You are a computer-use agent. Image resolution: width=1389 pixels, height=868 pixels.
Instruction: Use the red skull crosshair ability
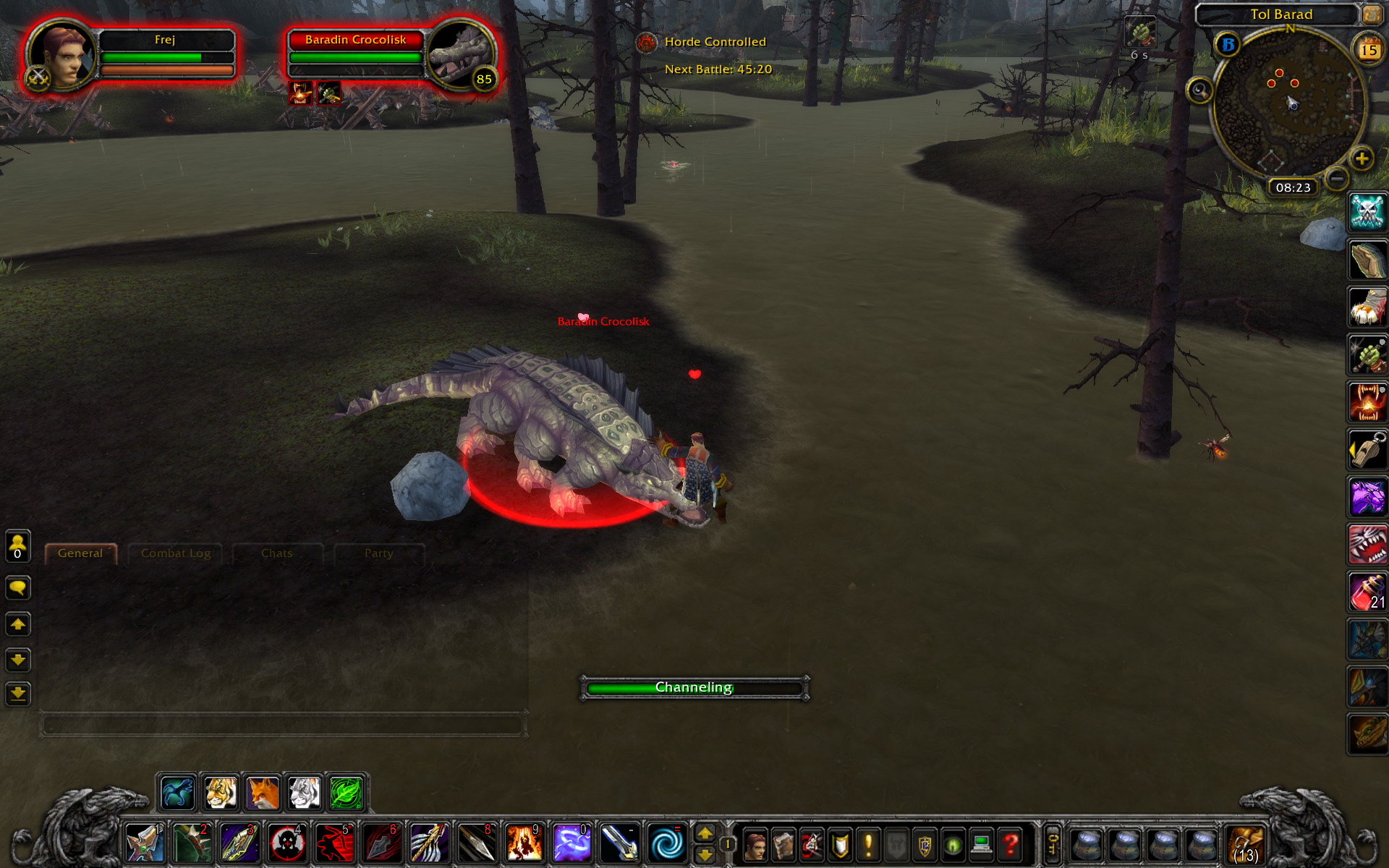[x=286, y=843]
